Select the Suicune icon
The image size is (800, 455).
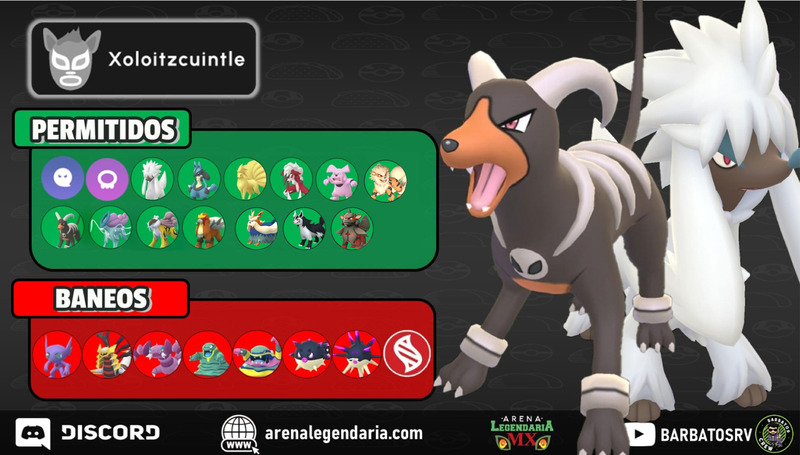109,227
